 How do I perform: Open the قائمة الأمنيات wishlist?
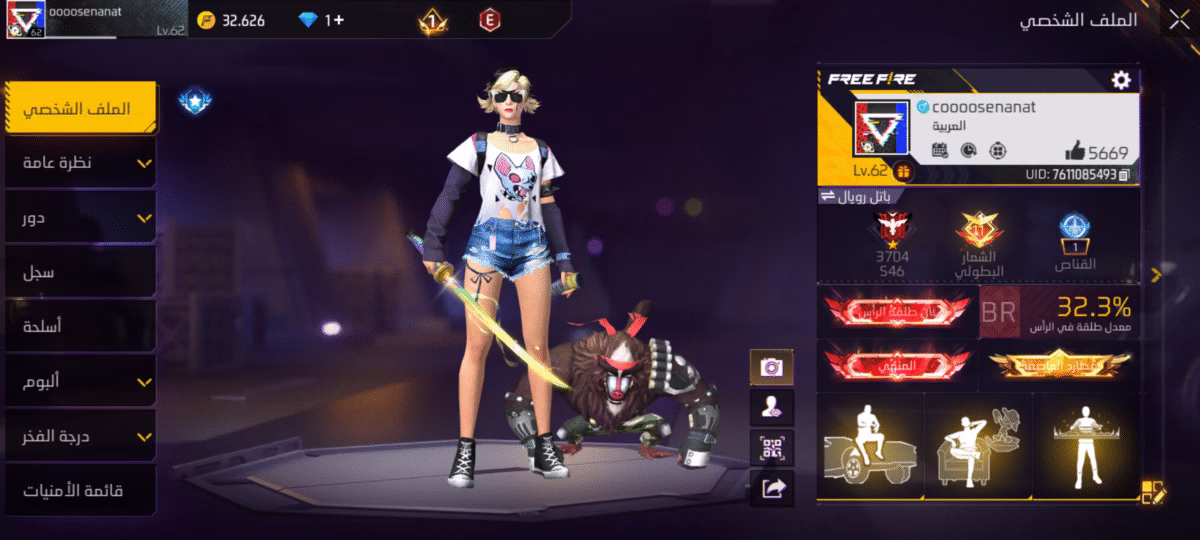coord(80,491)
